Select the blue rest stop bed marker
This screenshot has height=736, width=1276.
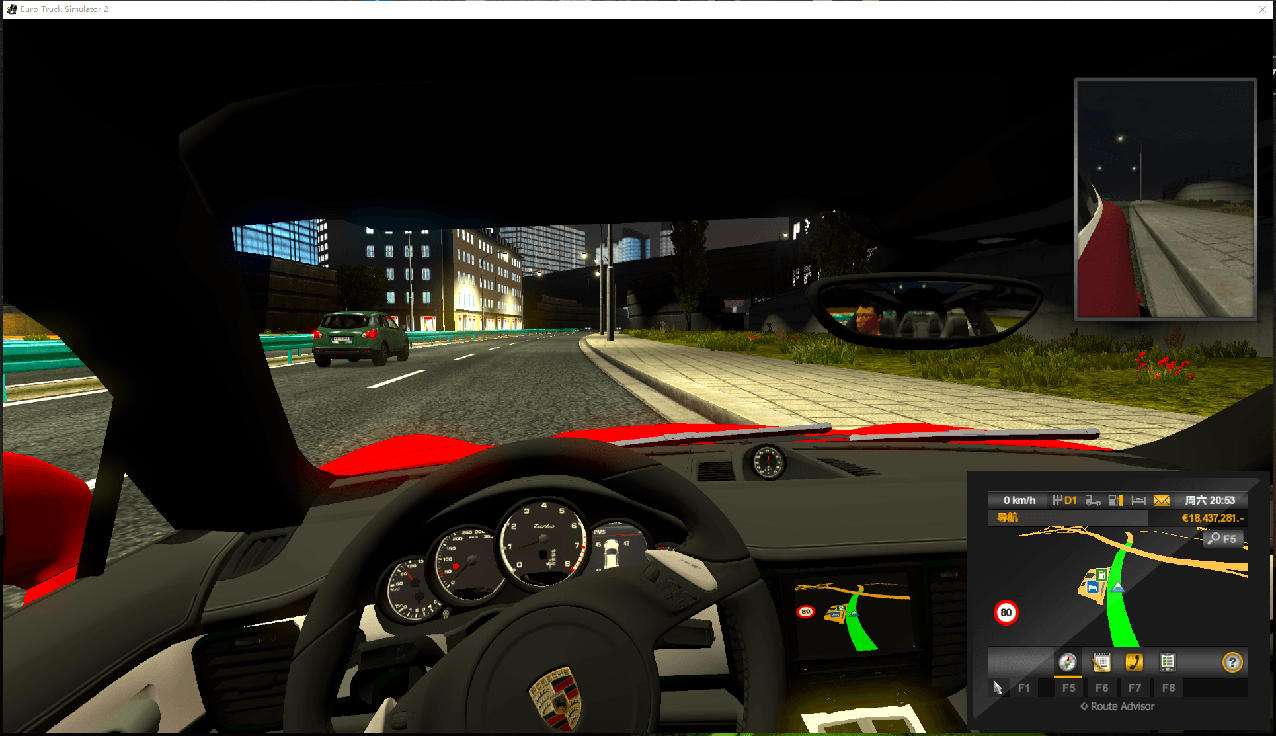(1093, 589)
